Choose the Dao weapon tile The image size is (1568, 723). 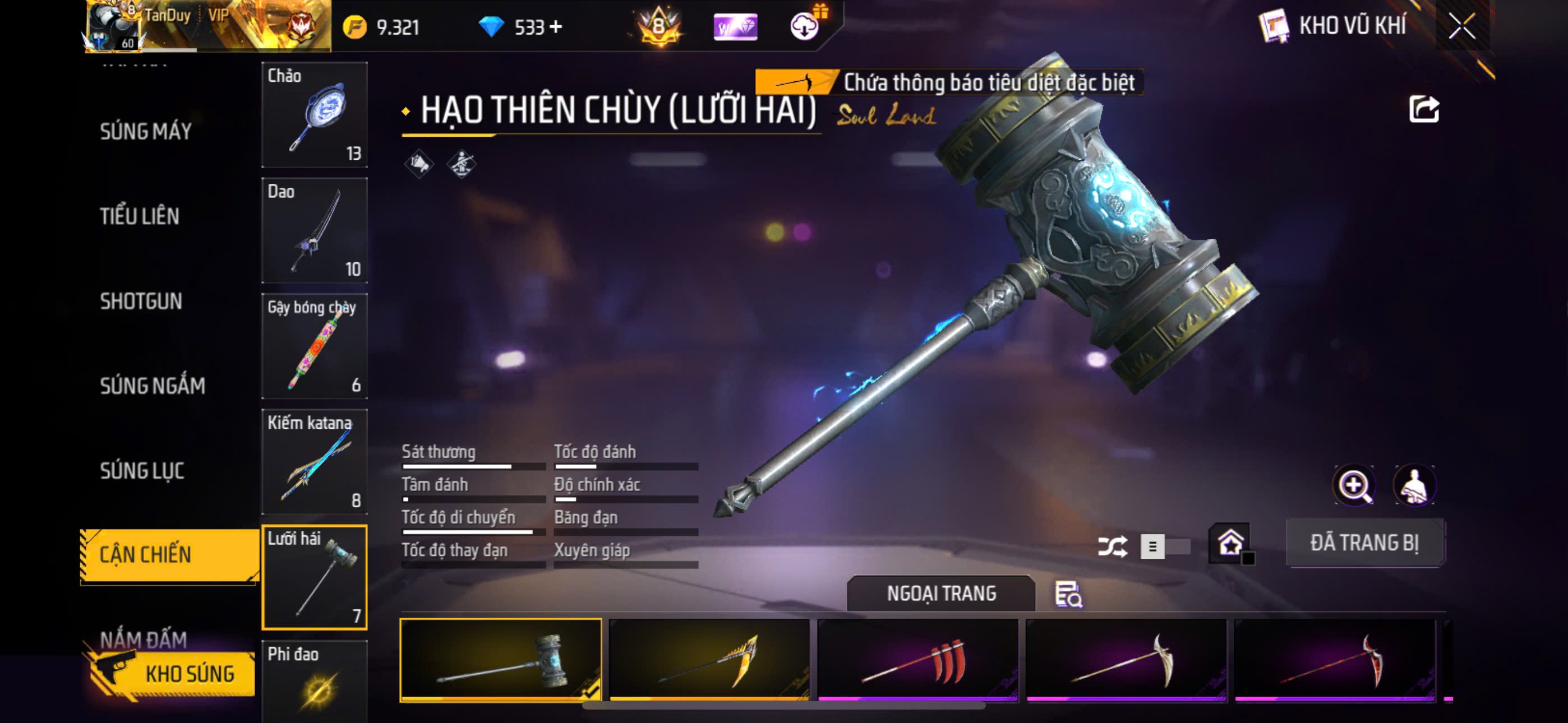314,230
